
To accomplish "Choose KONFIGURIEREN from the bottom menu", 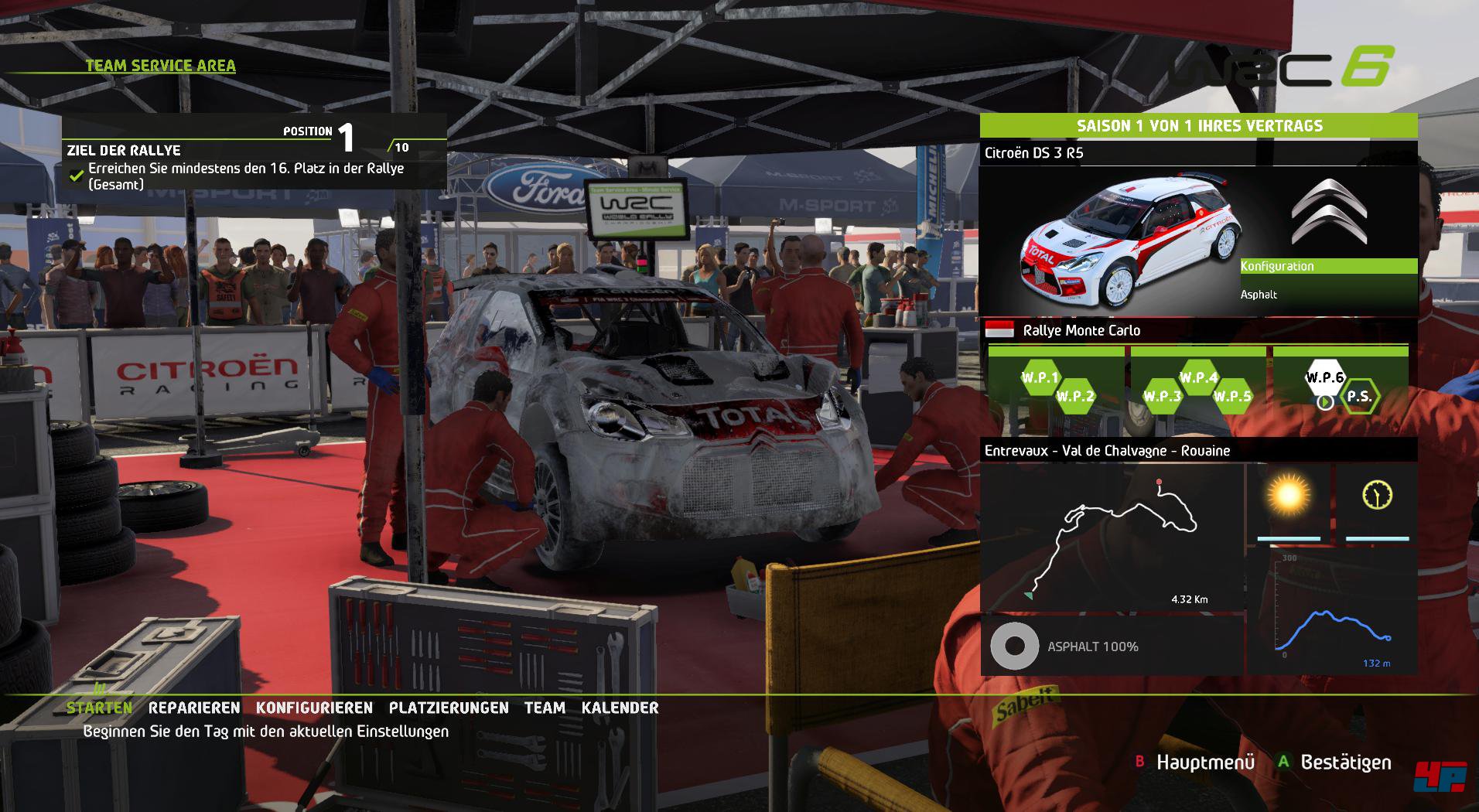I will tap(314, 708).
